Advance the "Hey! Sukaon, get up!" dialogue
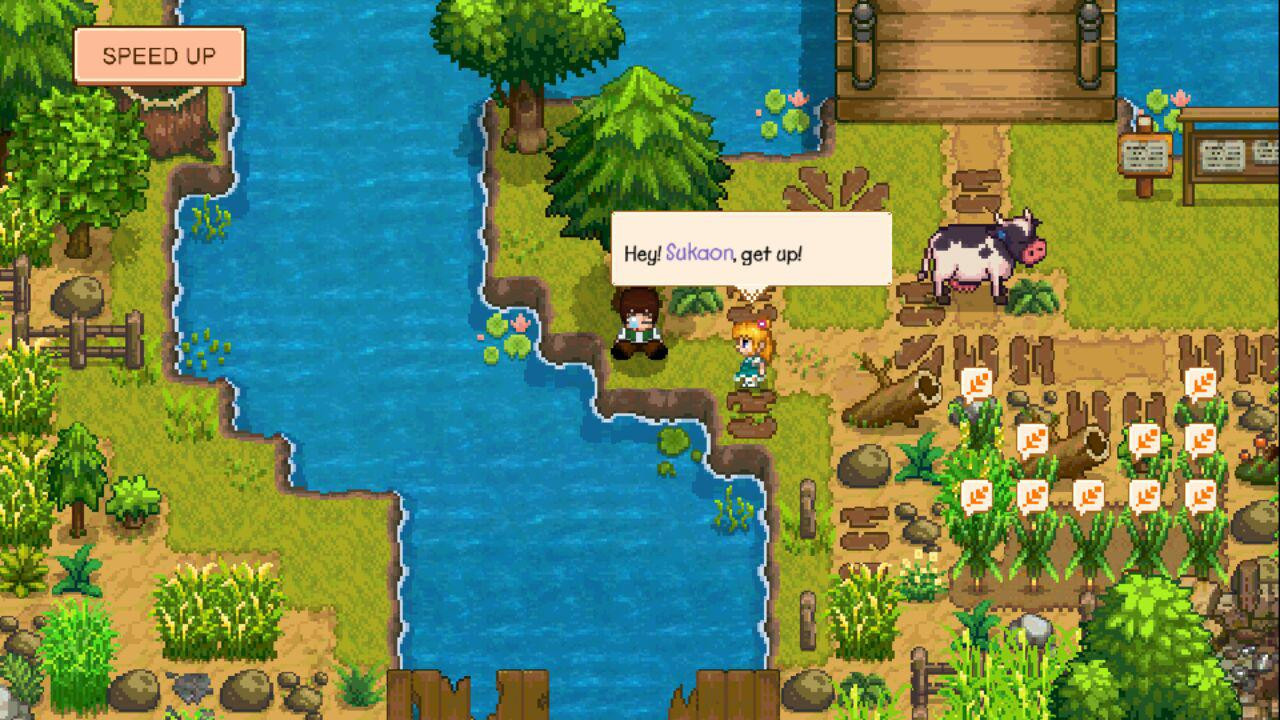 tap(750, 250)
